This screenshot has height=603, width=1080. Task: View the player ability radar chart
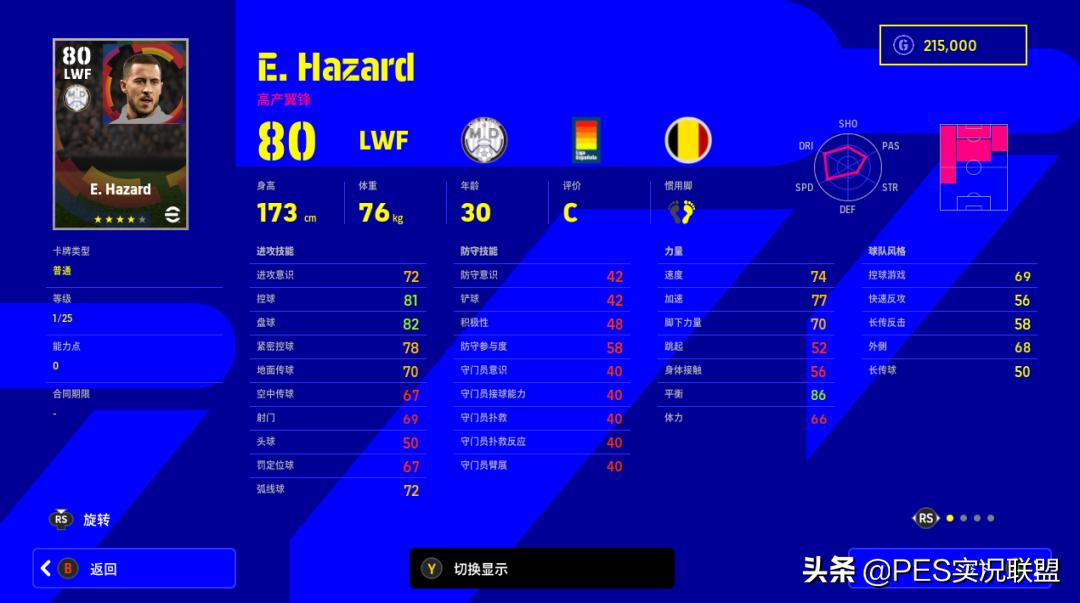point(846,168)
